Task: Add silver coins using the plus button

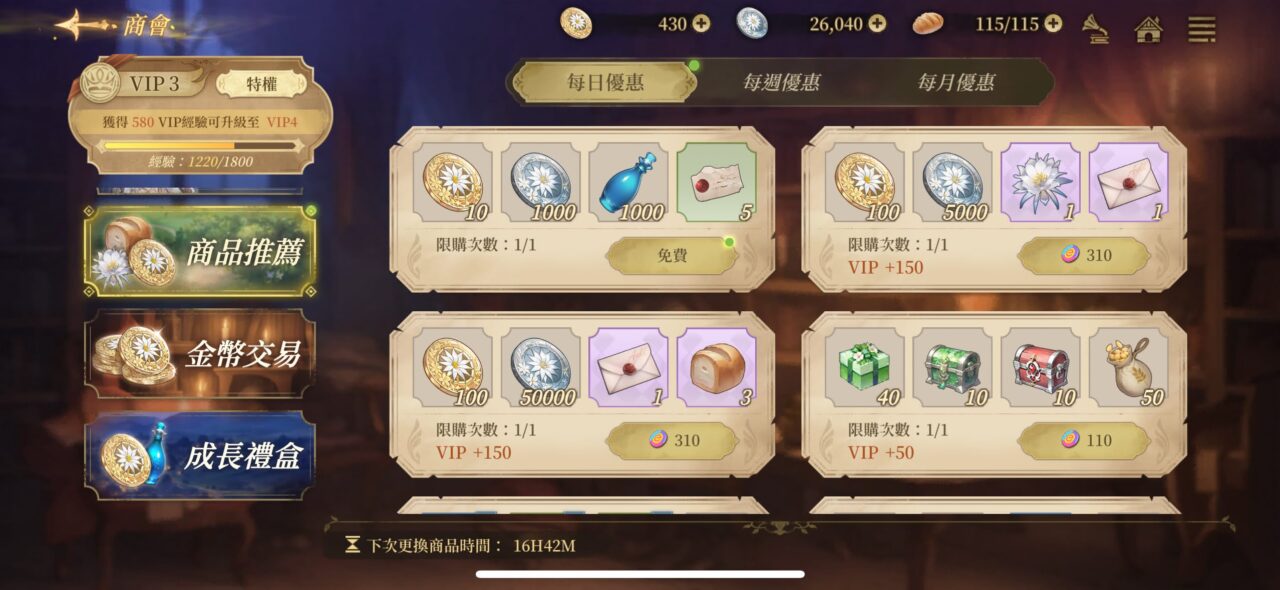Action: [877, 24]
